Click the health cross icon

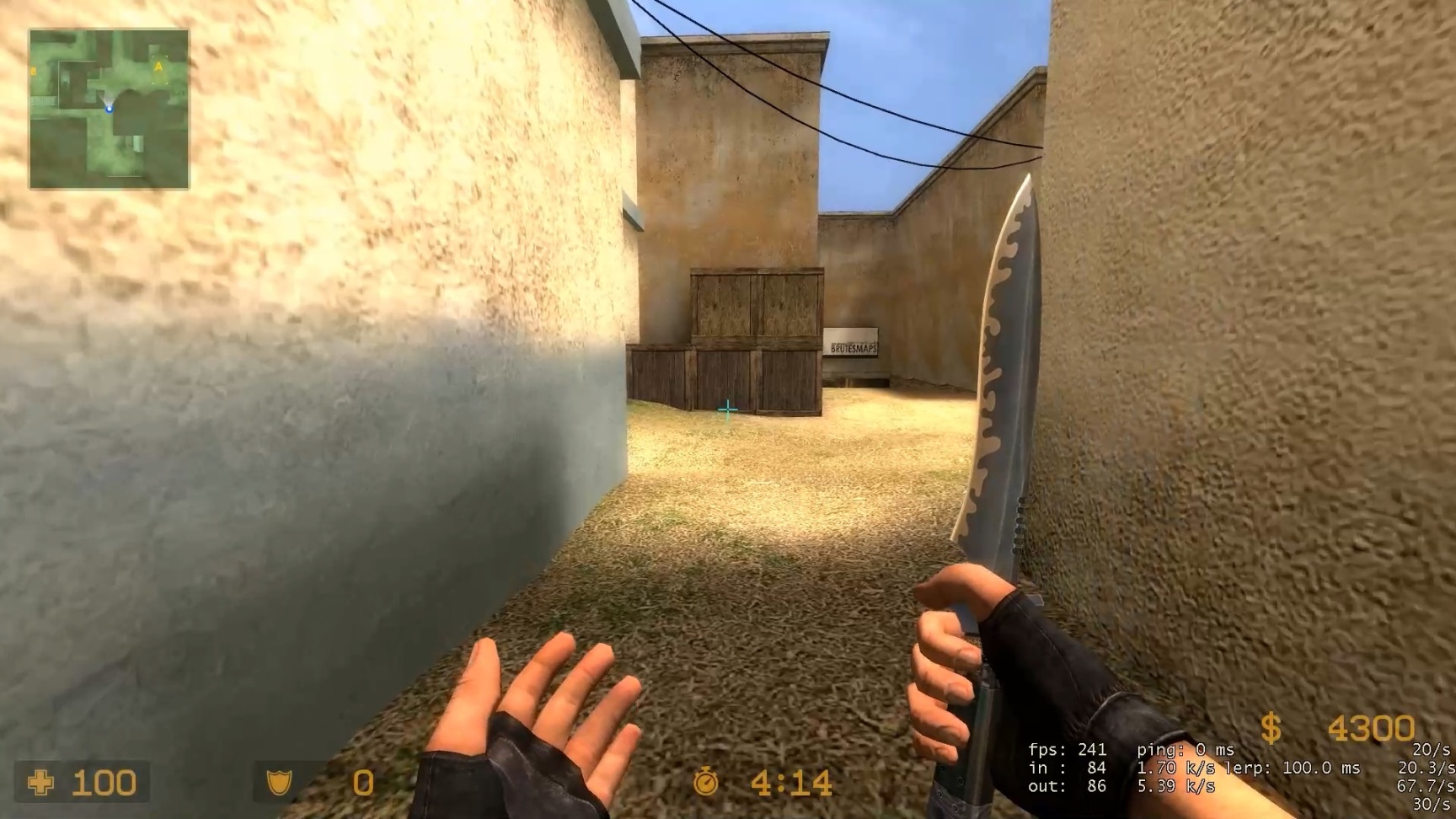pos(40,782)
